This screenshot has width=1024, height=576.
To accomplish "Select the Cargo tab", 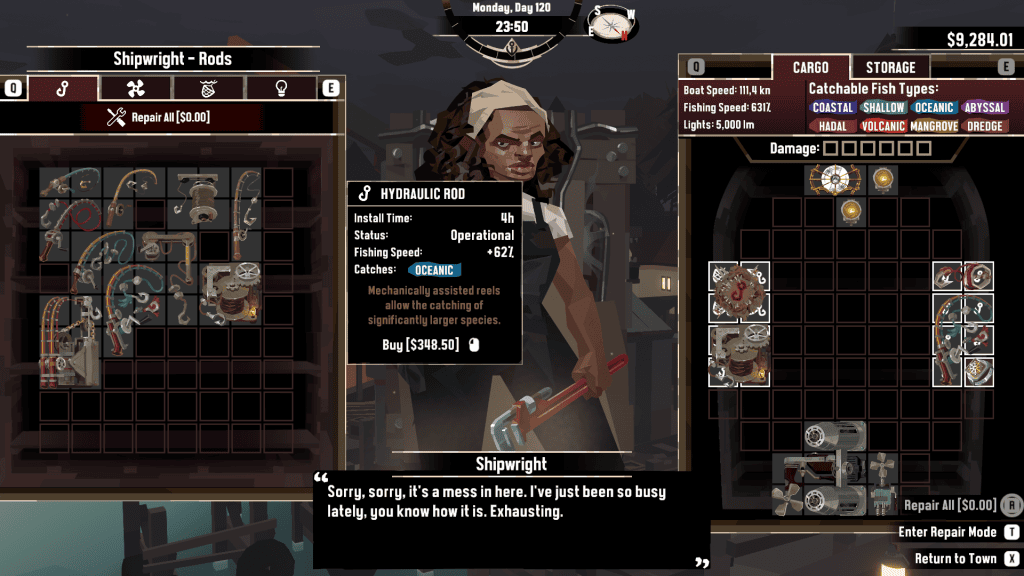I will (x=810, y=67).
